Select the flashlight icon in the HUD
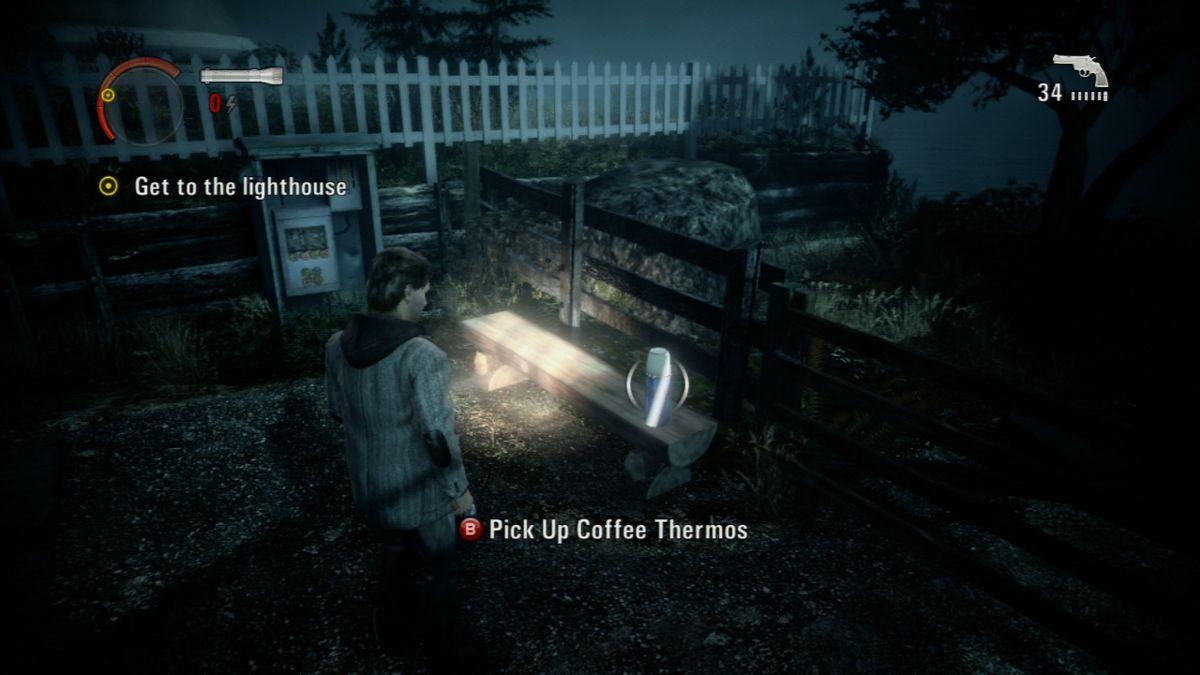Viewport: 1200px width, 675px height. (241, 76)
